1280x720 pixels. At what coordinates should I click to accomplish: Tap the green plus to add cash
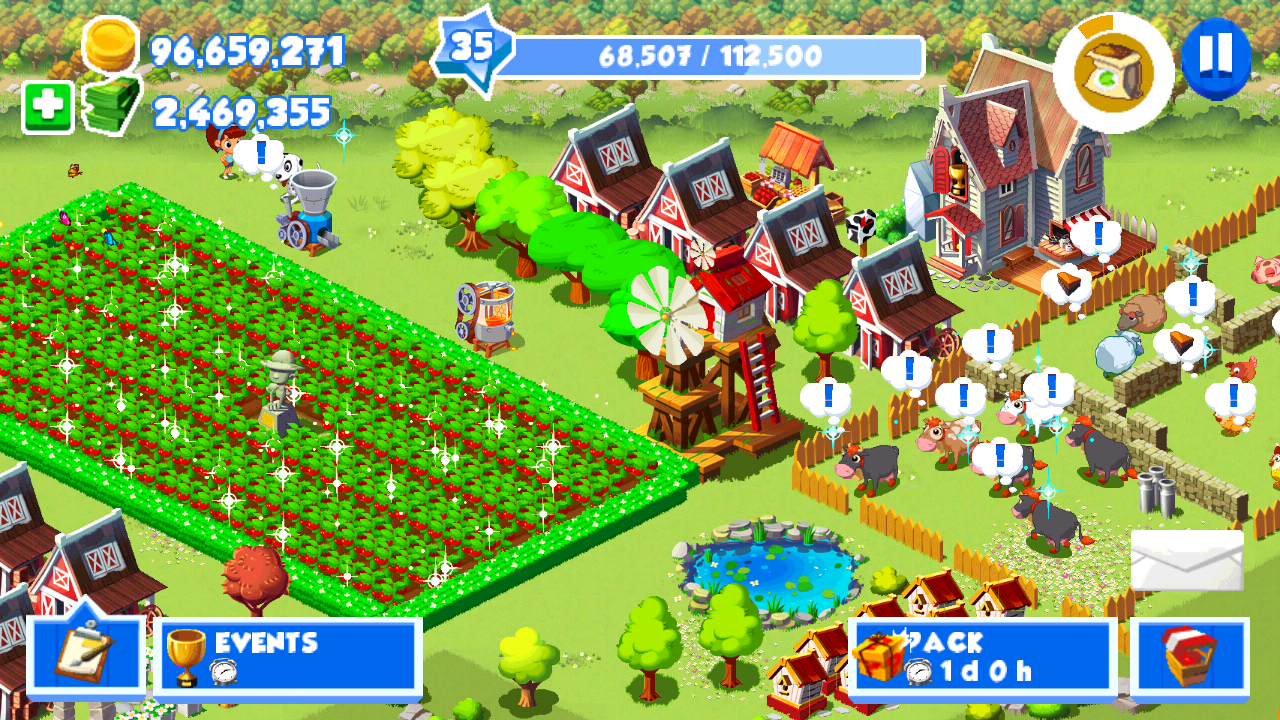tap(48, 108)
